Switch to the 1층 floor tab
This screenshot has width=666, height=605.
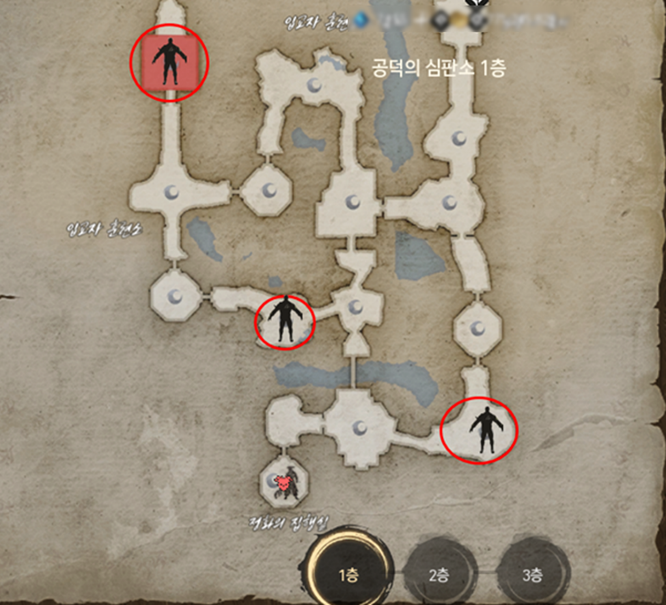point(348,574)
